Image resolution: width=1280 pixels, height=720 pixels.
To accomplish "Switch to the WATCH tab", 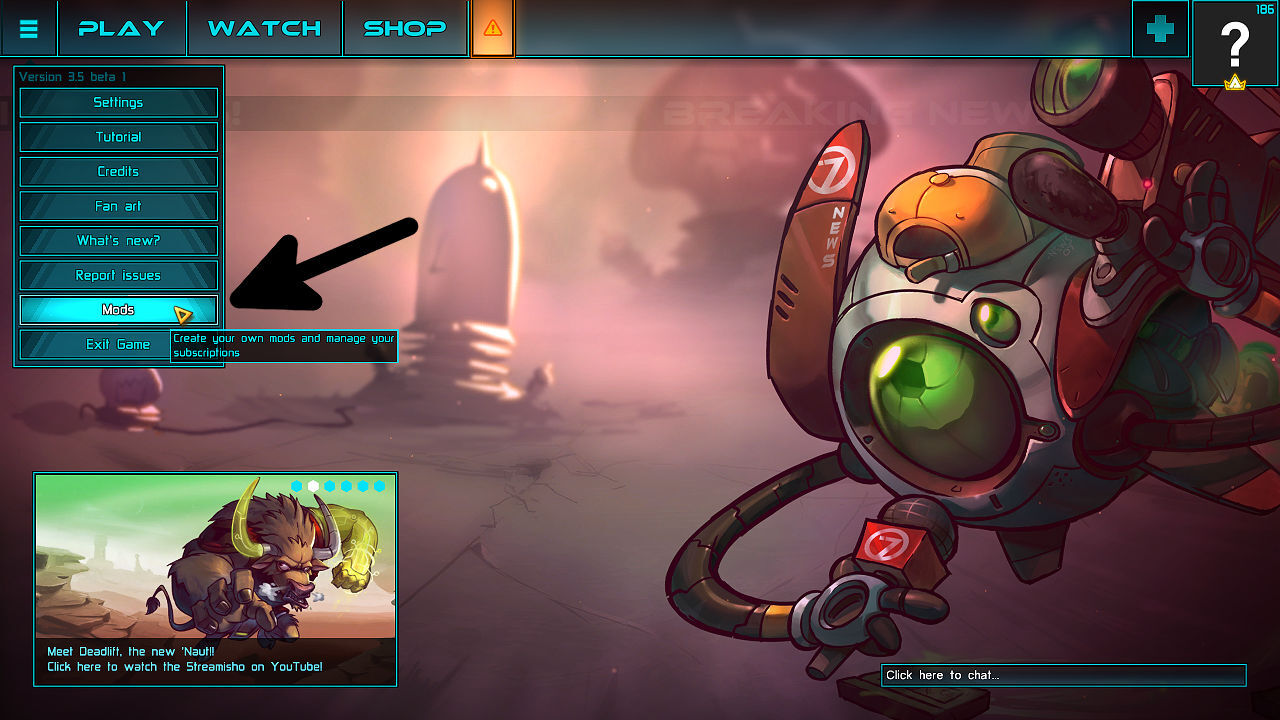I will [x=263, y=28].
